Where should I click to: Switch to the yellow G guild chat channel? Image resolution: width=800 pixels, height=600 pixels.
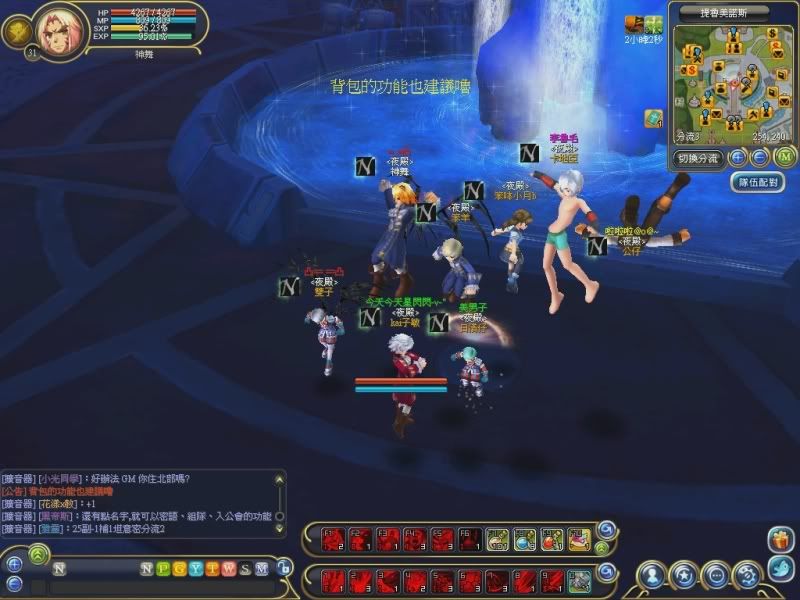[179, 569]
